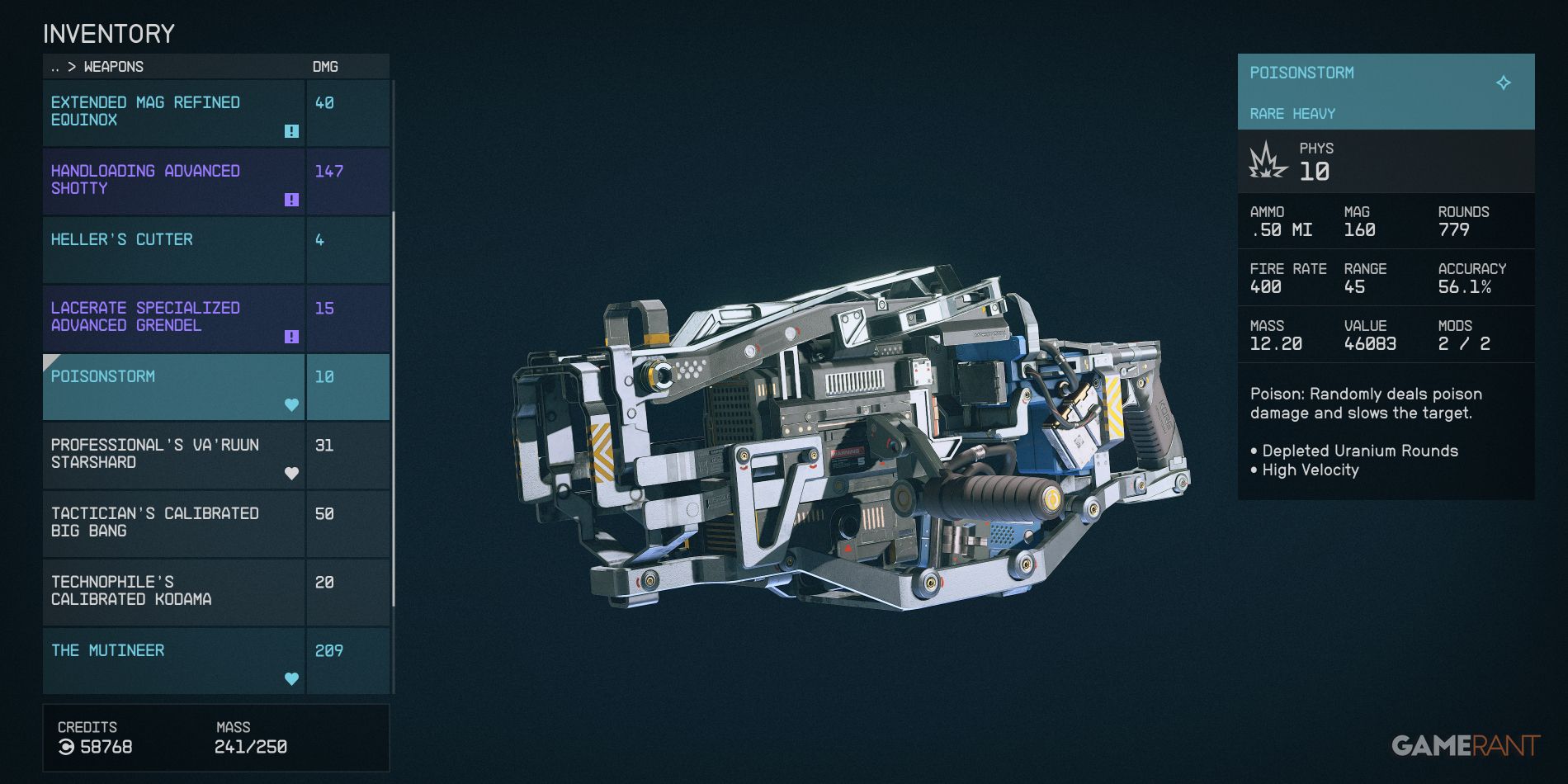The width and height of the screenshot is (1568, 784).
Task: Click the warning icon on Lacerate Advanced Grendel
Action: tap(290, 336)
